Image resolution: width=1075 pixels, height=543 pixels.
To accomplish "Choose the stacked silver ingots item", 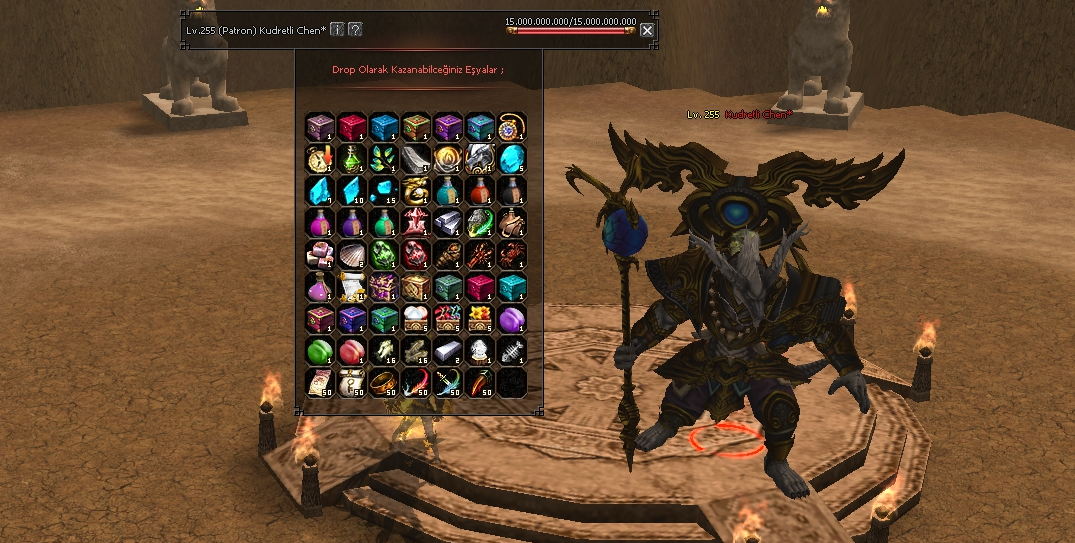I will pos(447,222).
